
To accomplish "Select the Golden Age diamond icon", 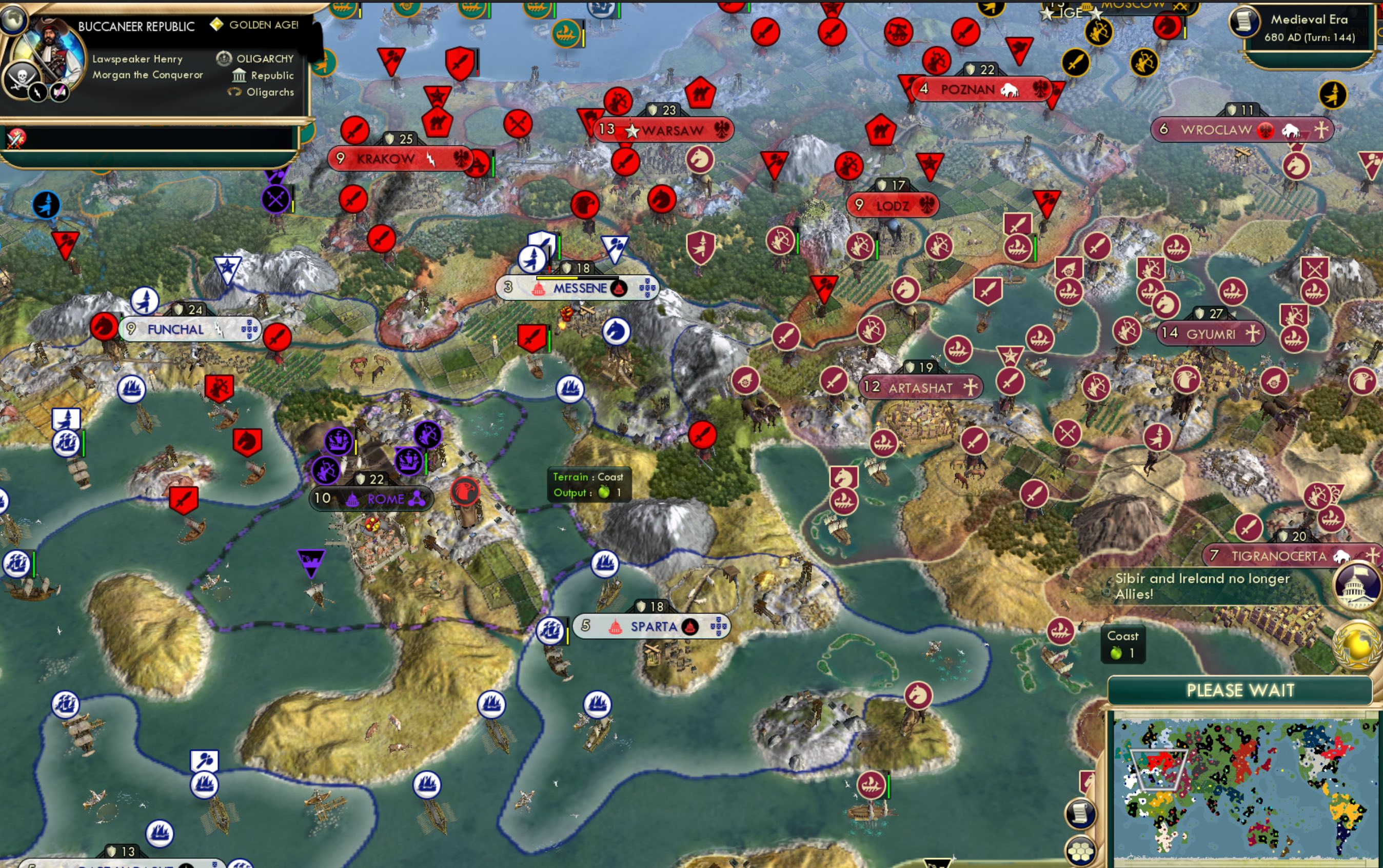I will (217, 25).
